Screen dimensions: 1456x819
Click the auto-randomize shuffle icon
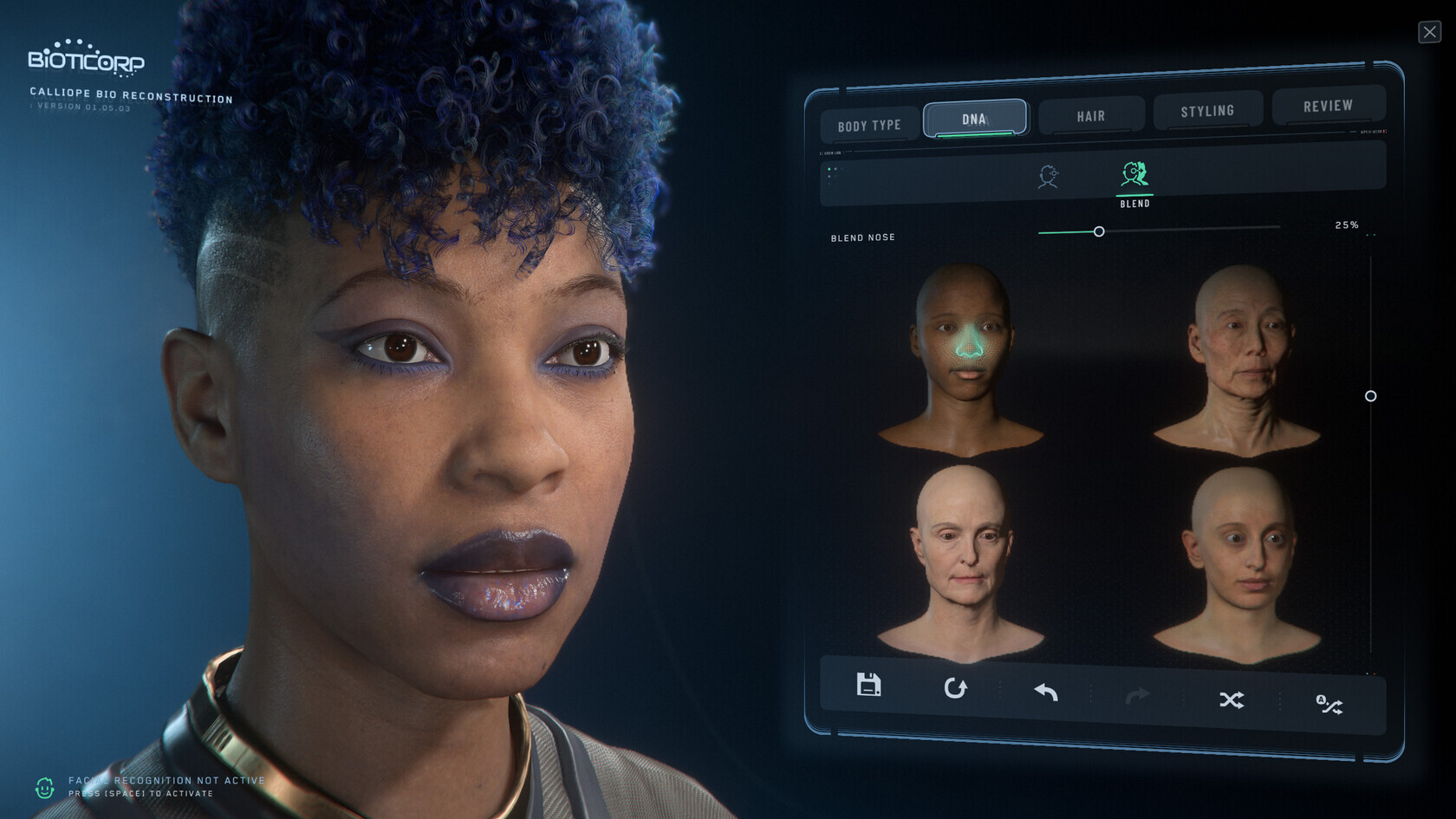(1329, 705)
